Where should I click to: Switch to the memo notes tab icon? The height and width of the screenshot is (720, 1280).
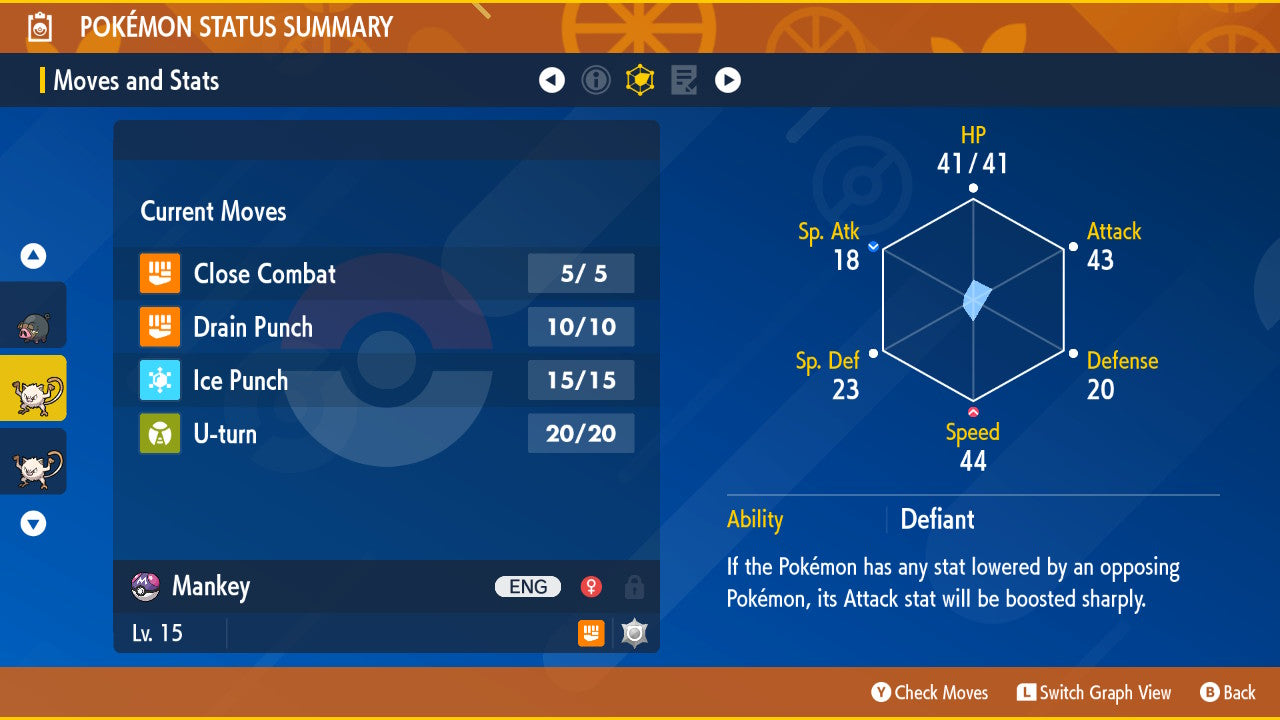click(684, 80)
